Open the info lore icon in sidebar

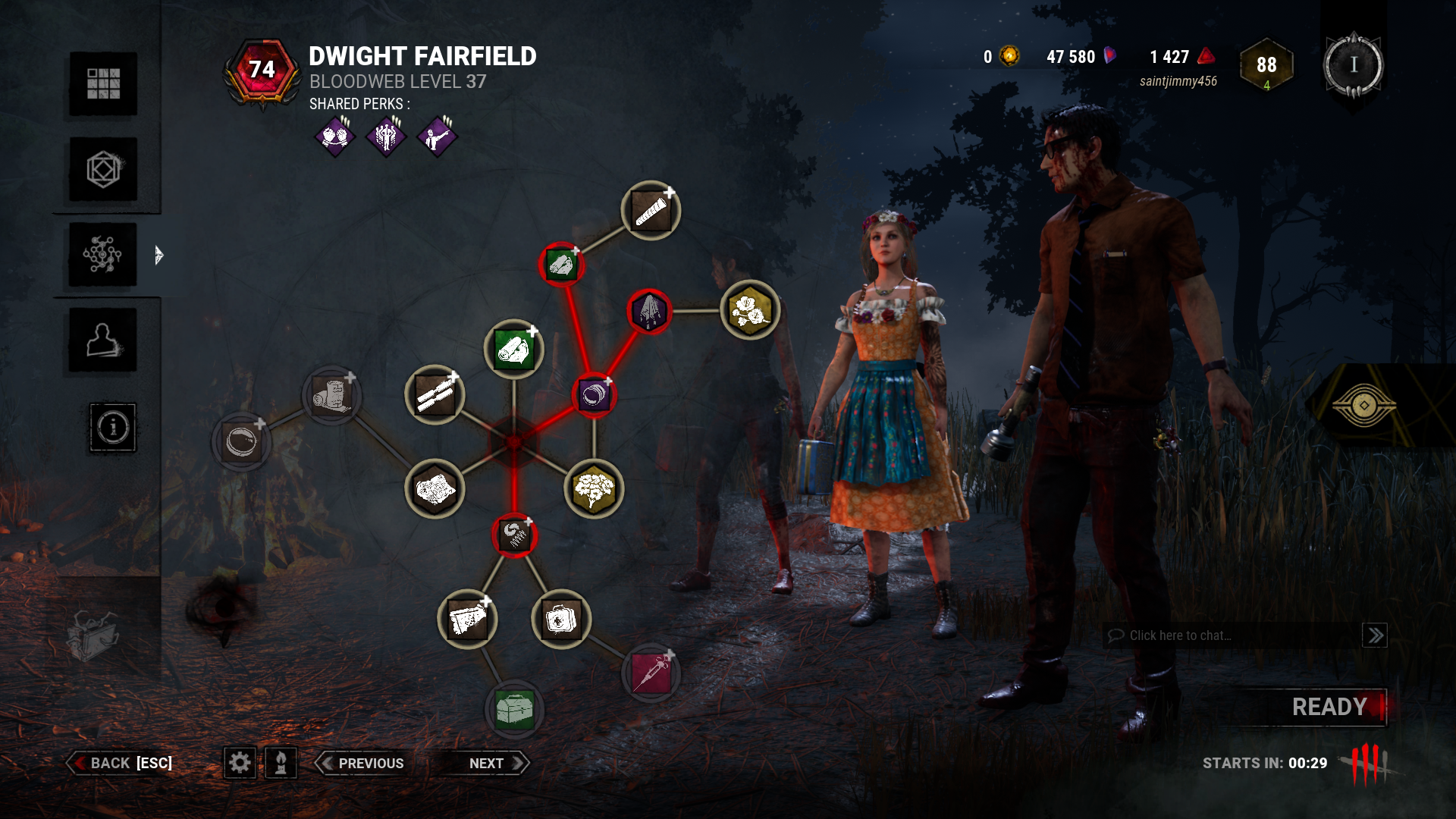113,427
